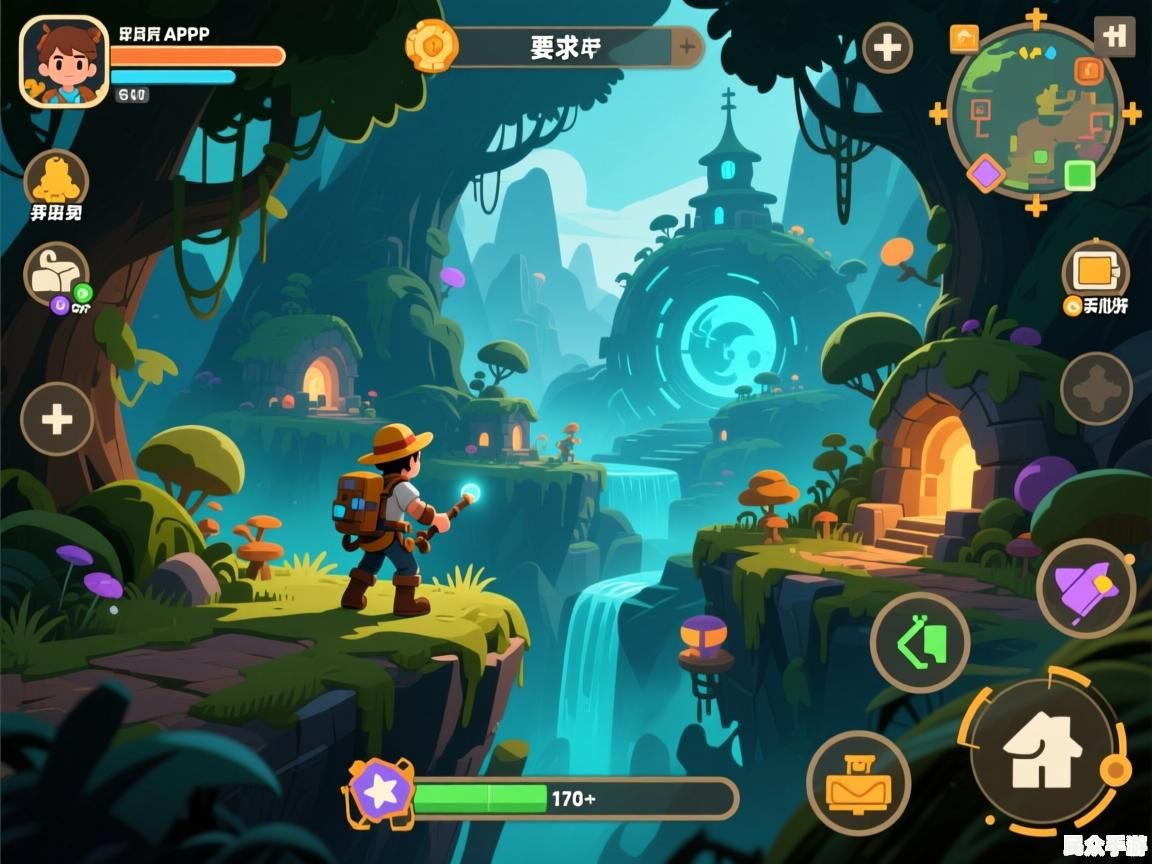Tap the large house home button
The image size is (1152, 864).
click(x=1040, y=753)
